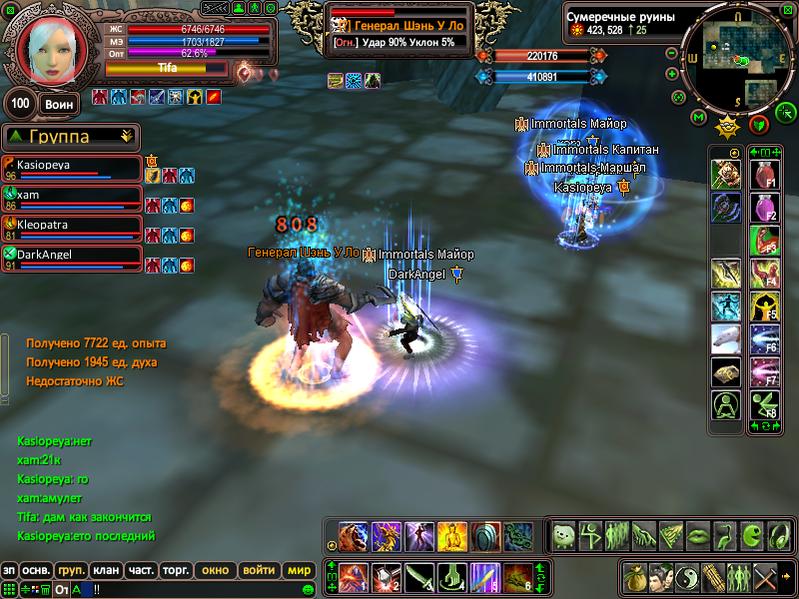Image resolution: width=799 pixels, height=599 pixels.
Task: Click the окно chat button
Action: (216, 570)
